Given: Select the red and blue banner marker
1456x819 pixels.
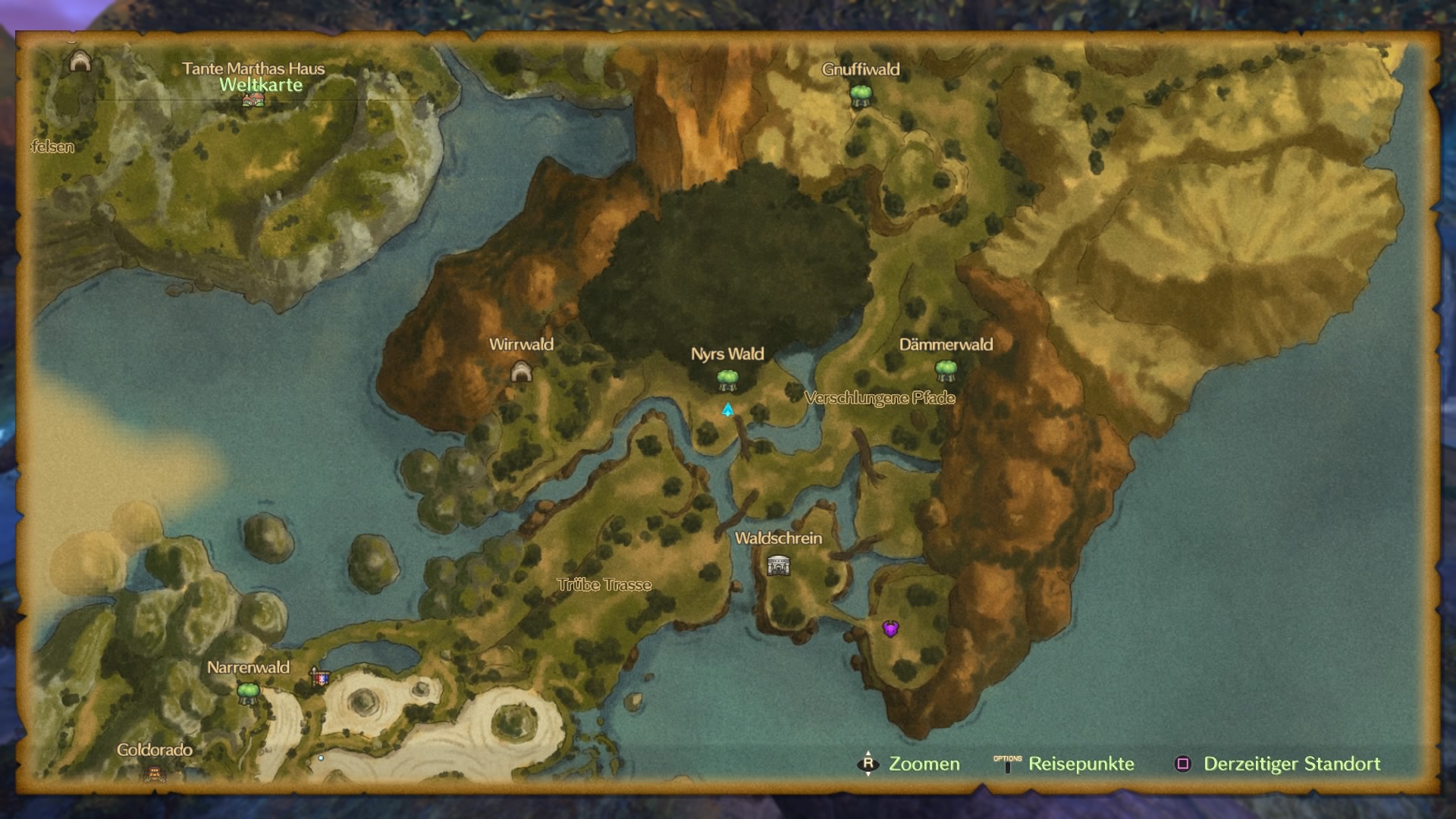Looking at the screenshot, I should click(x=320, y=677).
